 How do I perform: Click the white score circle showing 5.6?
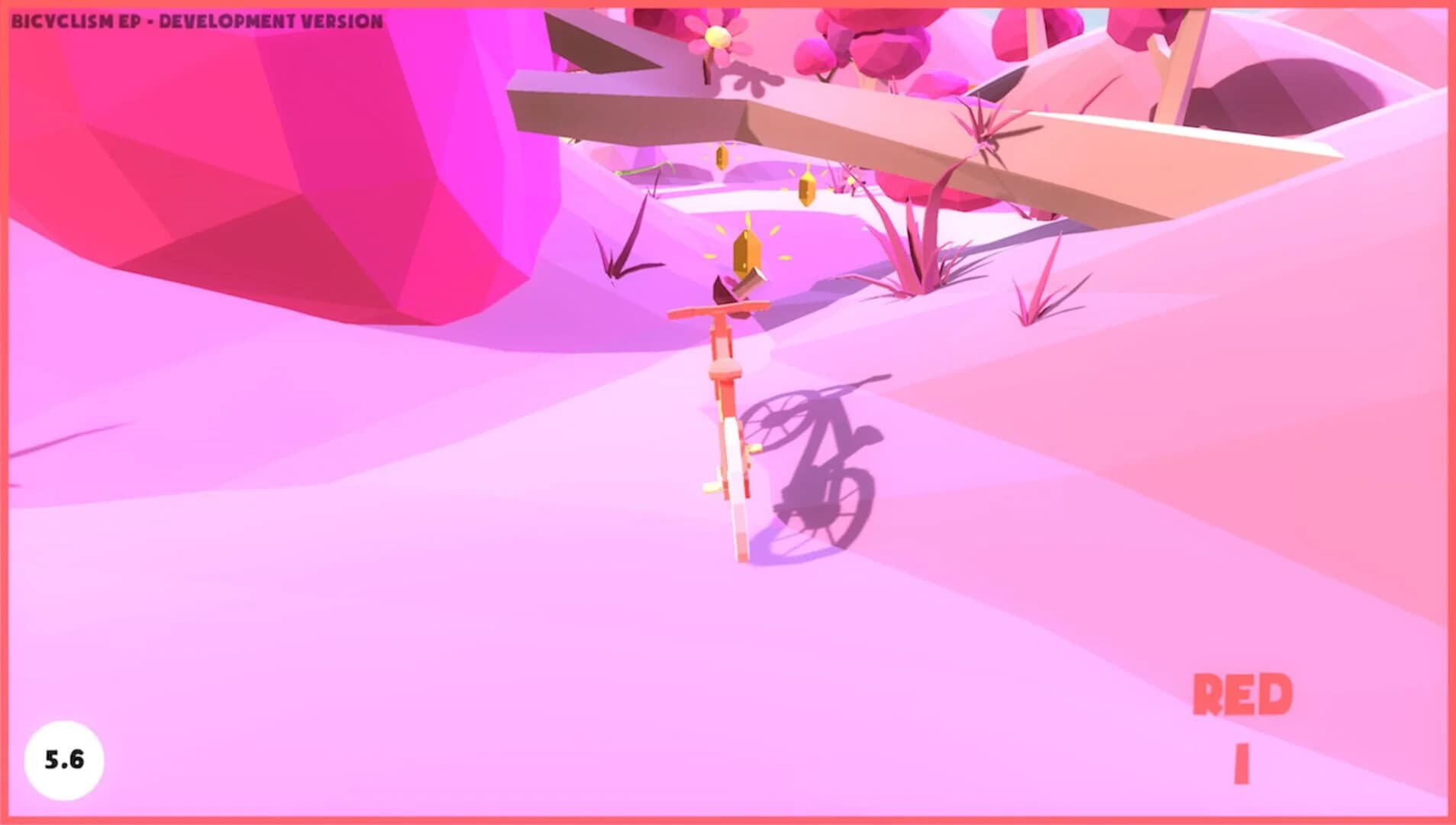65,759
